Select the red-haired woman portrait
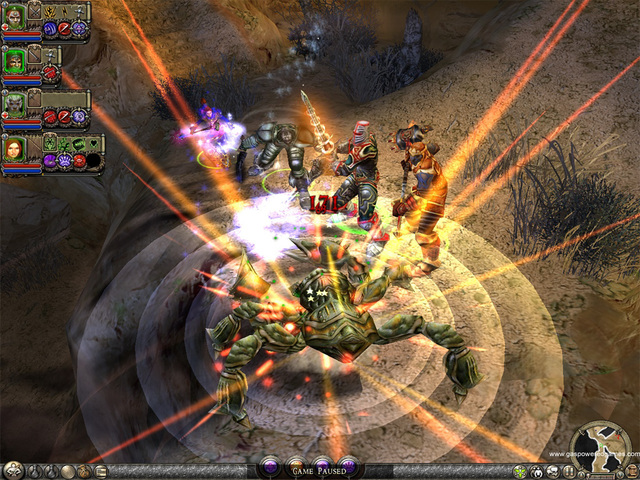Screen dimensions: 640x480 click(15, 151)
